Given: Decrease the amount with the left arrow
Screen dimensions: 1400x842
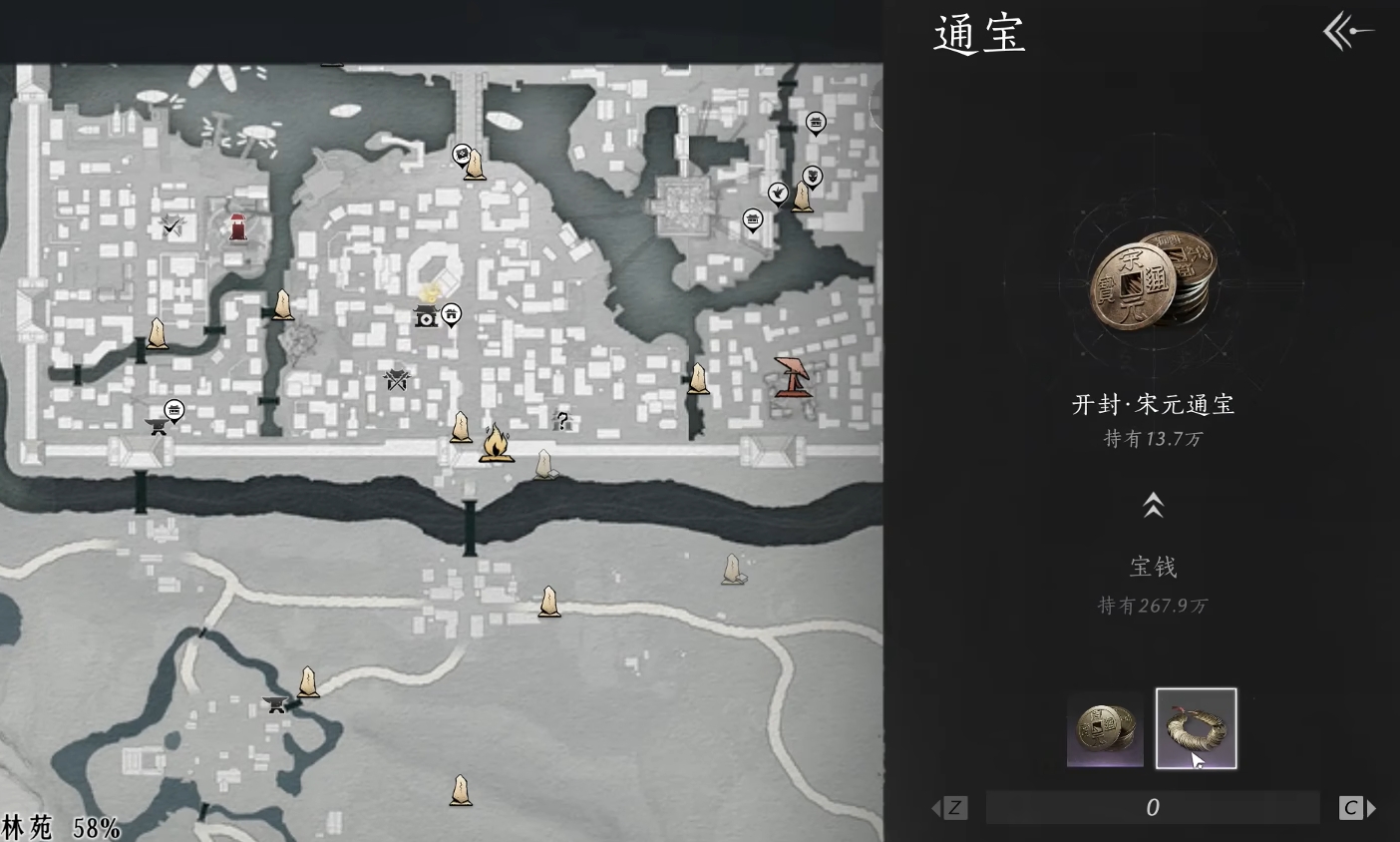Looking at the screenshot, I should pos(948,808).
